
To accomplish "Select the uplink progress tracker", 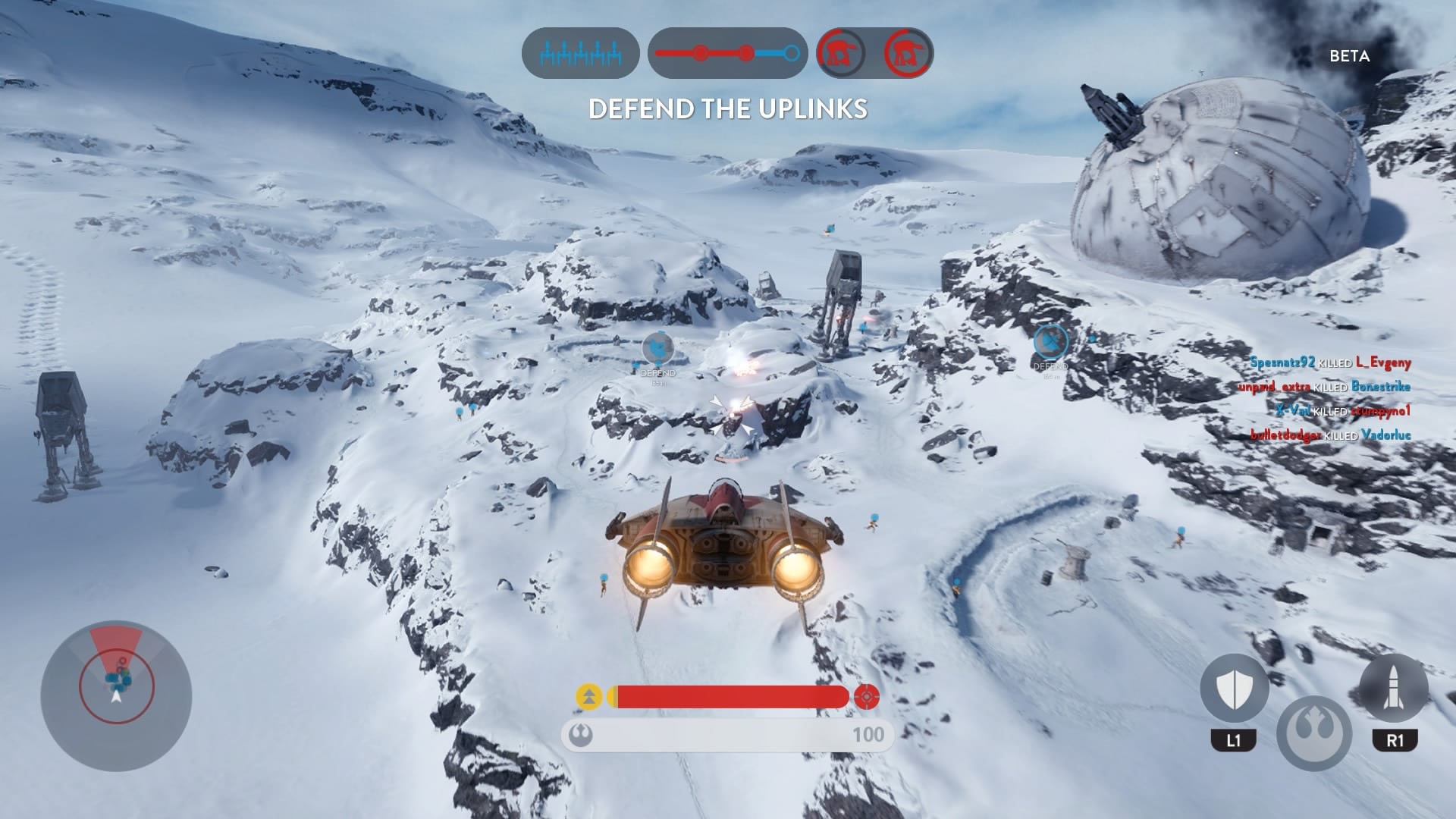I will coord(727,53).
